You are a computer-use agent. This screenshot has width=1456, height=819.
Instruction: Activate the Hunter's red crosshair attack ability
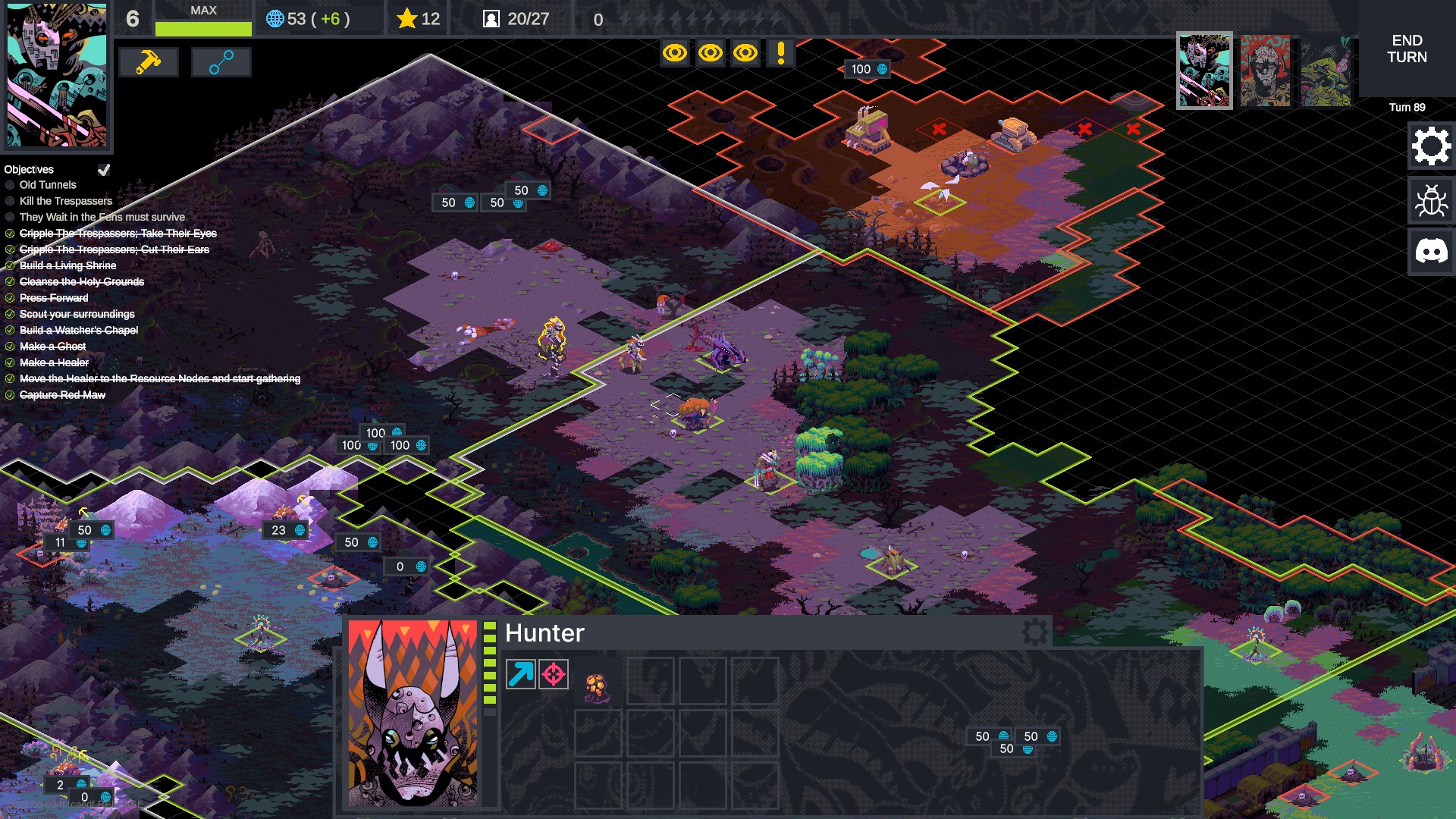[x=554, y=674]
